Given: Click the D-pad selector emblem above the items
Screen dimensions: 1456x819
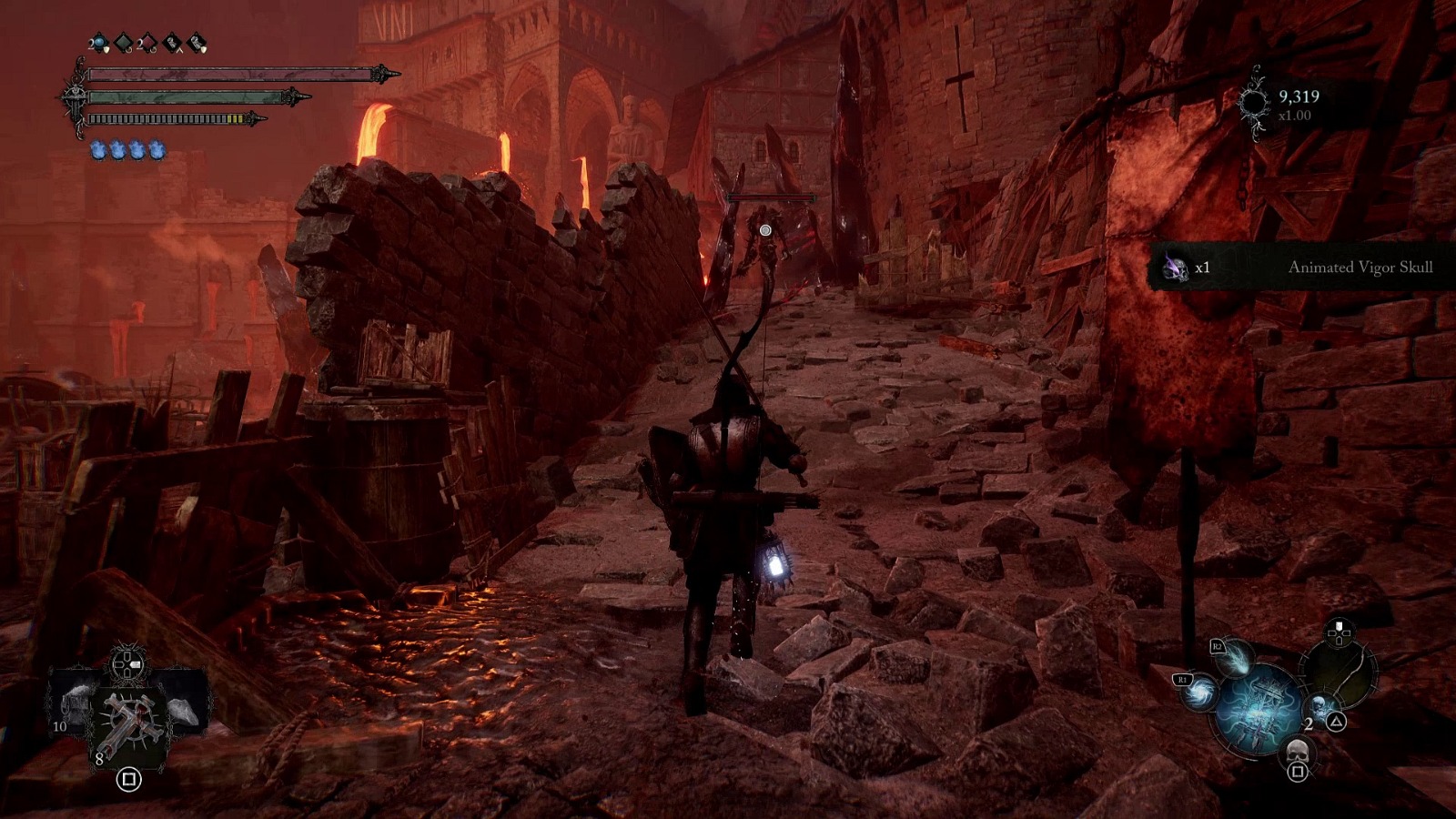Looking at the screenshot, I should pyautogui.click(x=126, y=663).
